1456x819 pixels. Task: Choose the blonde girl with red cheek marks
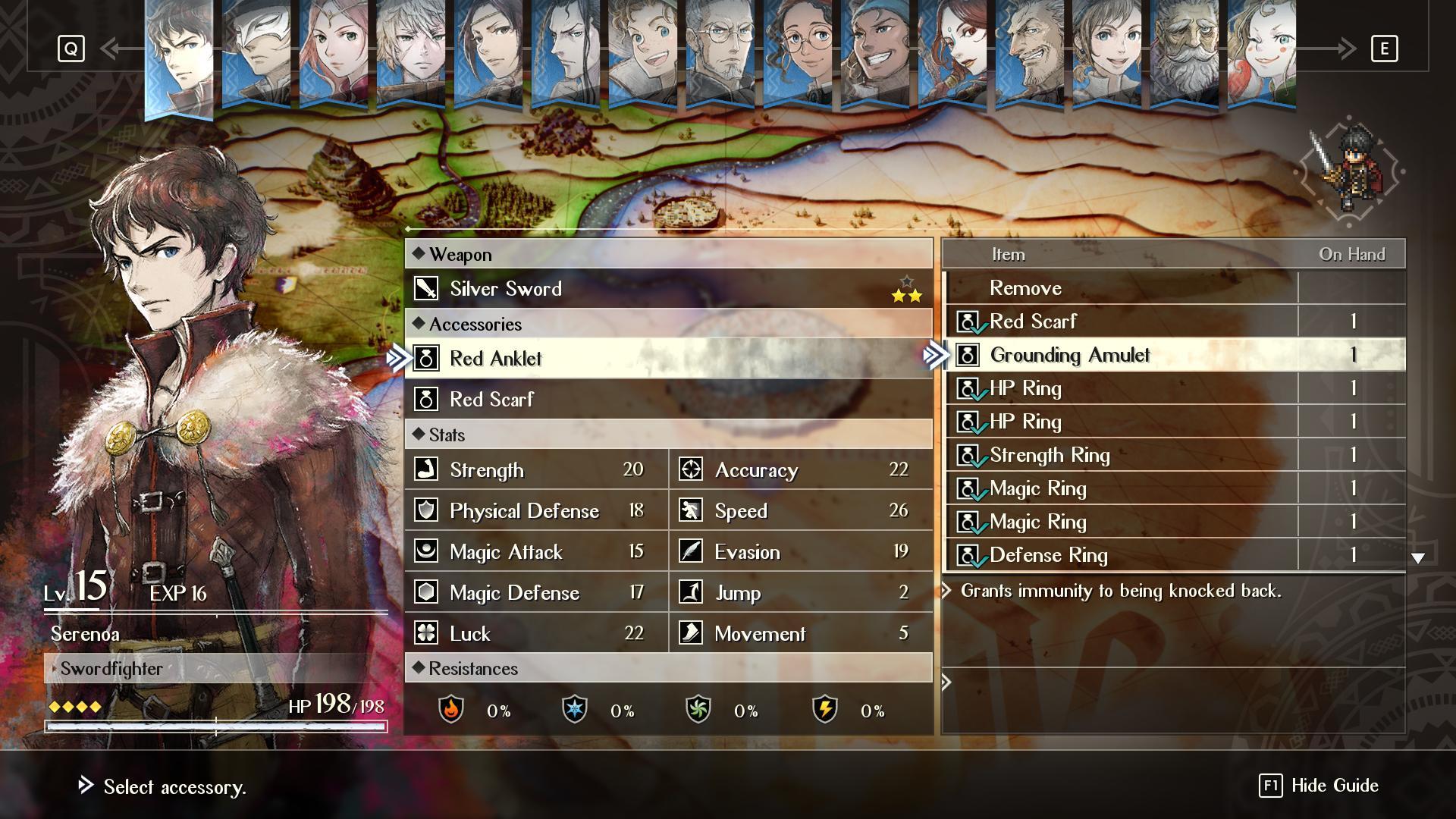coord(1262,53)
